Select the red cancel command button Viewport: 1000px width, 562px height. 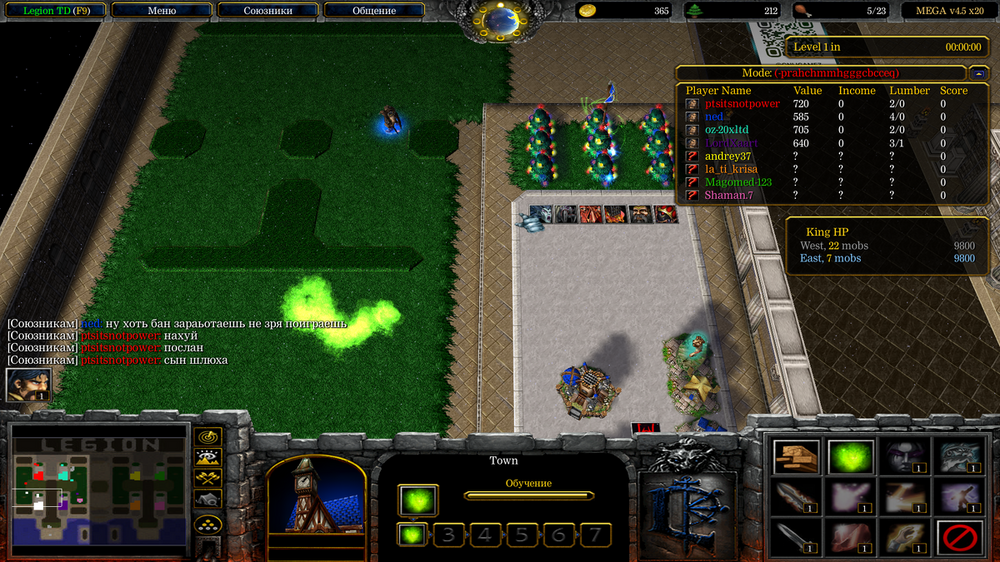point(958,538)
